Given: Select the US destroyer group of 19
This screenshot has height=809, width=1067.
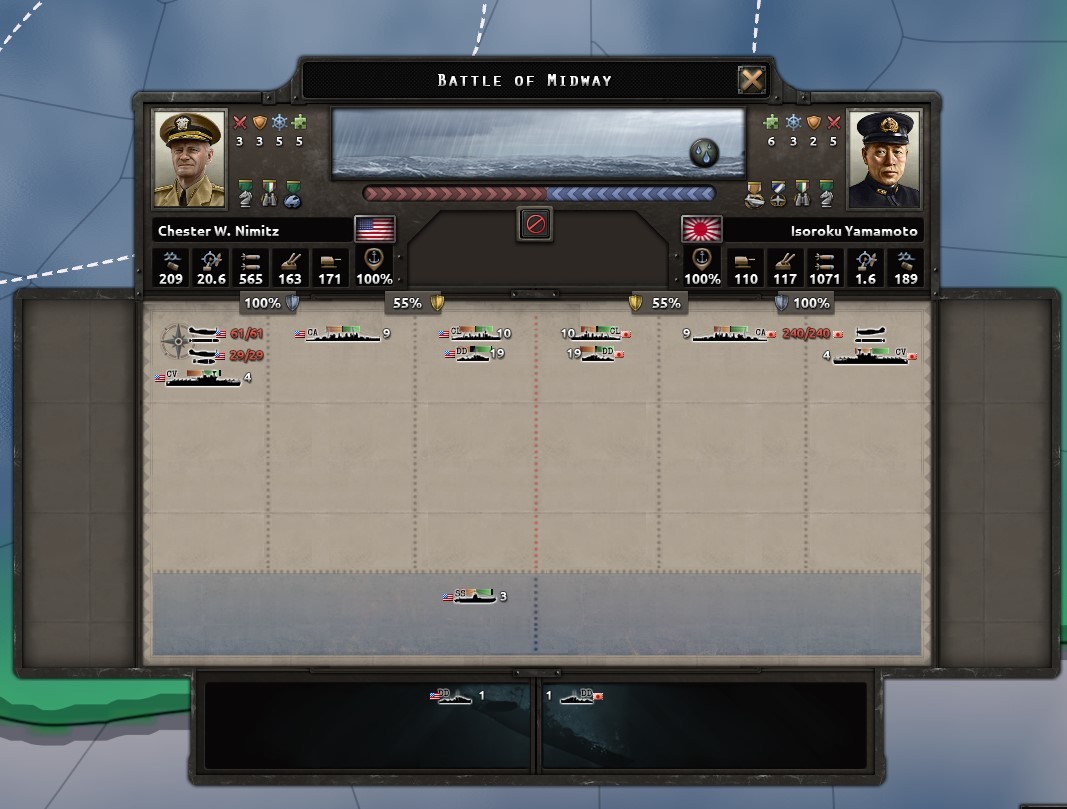Looking at the screenshot, I should click(x=472, y=353).
